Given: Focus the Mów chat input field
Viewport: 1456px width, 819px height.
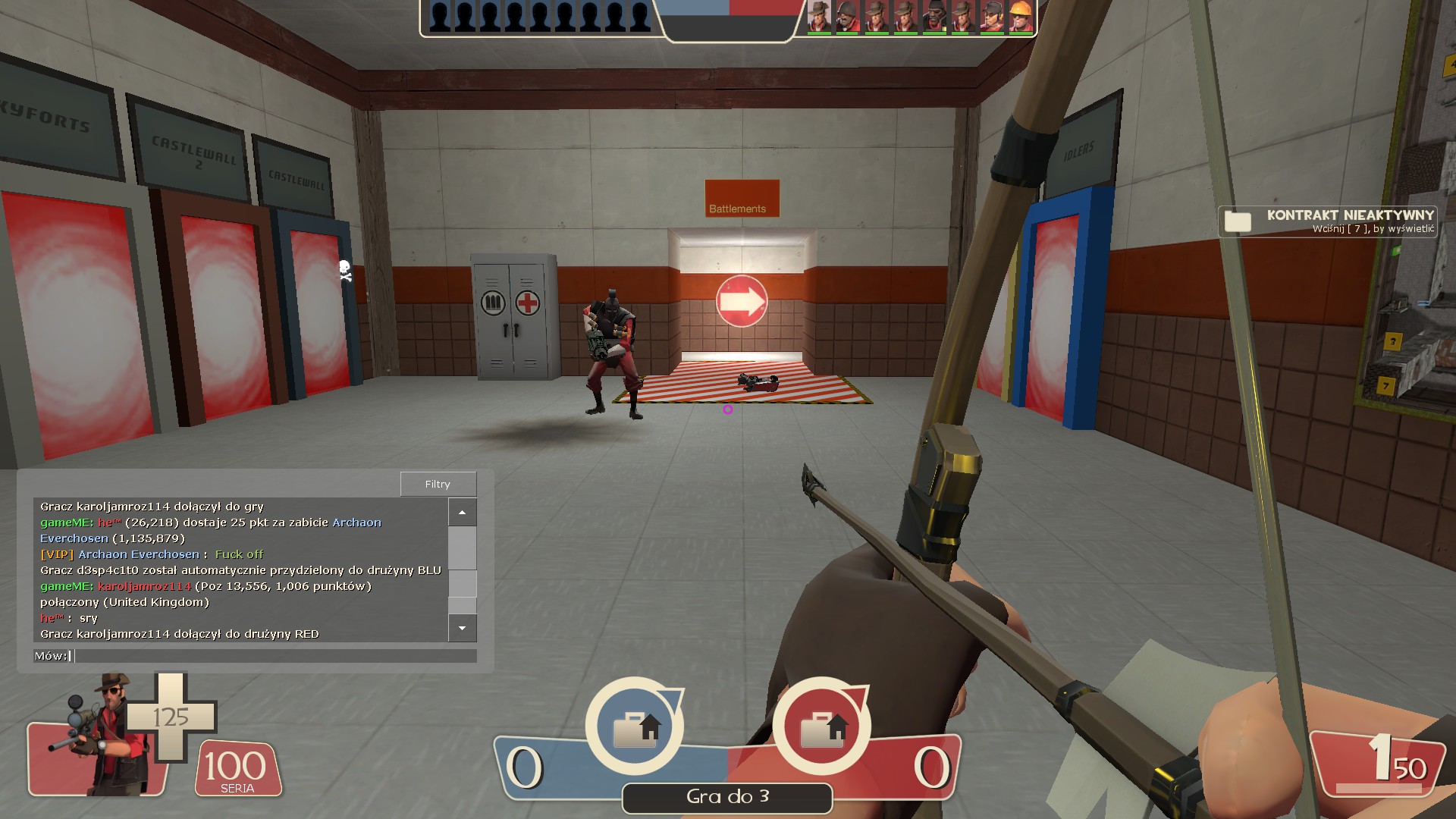Looking at the screenshot, I should [275, 656].
